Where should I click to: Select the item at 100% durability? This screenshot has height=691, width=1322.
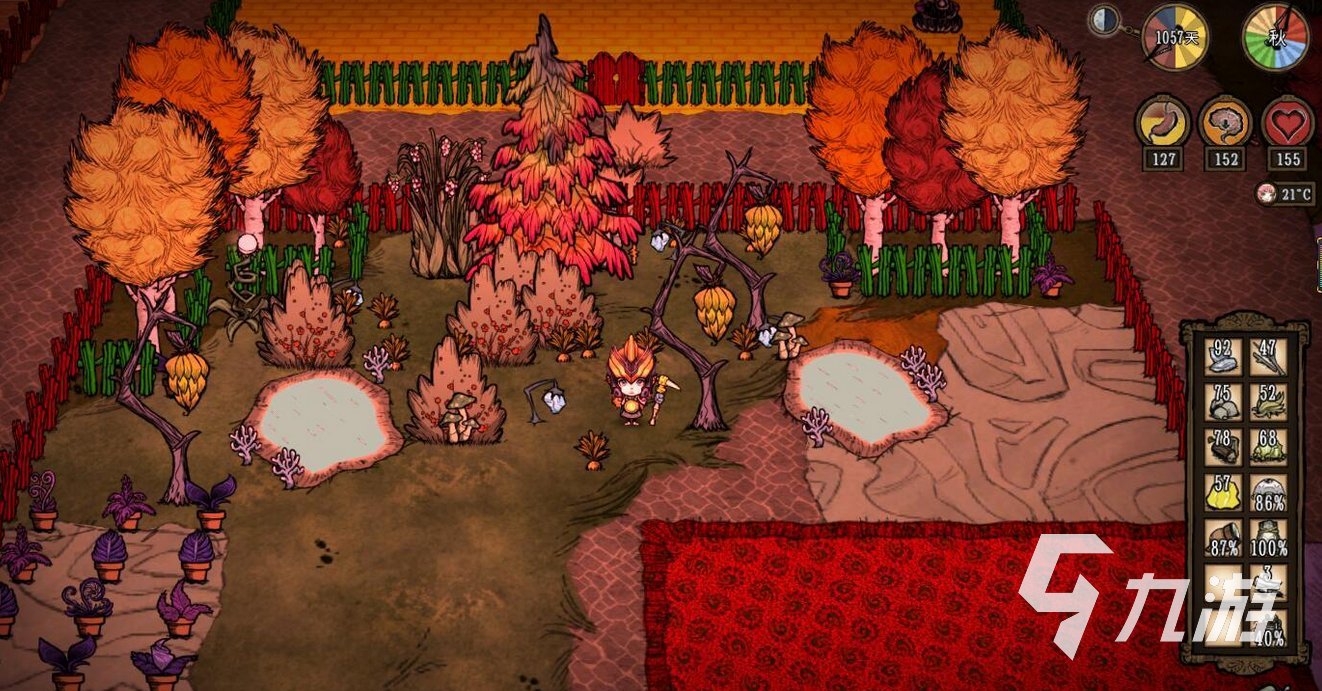click(x=1269, y=537)
